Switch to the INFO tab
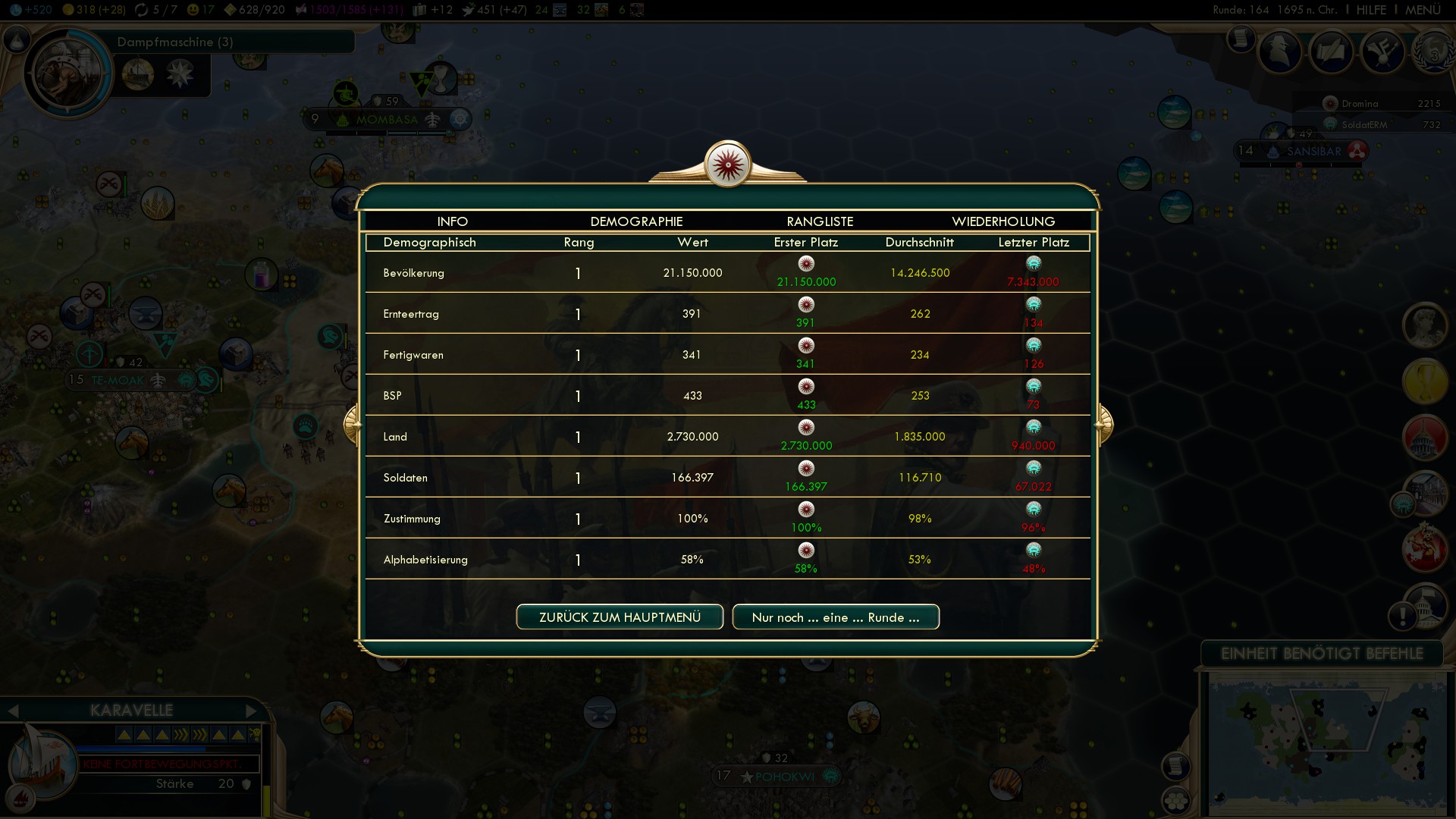 (452, 221)
